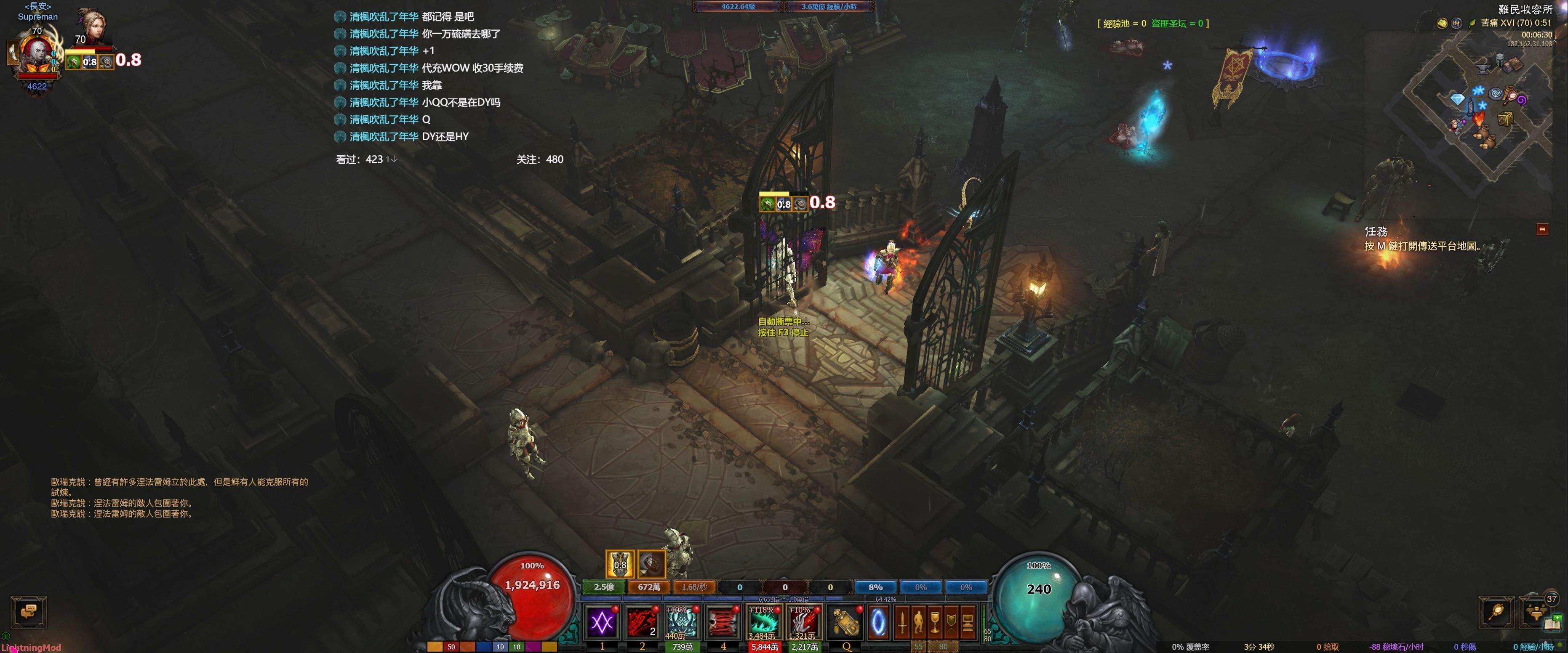1568x653 pixels.
Task: Open the golden chalice menu button
Action: pos(935,623)
